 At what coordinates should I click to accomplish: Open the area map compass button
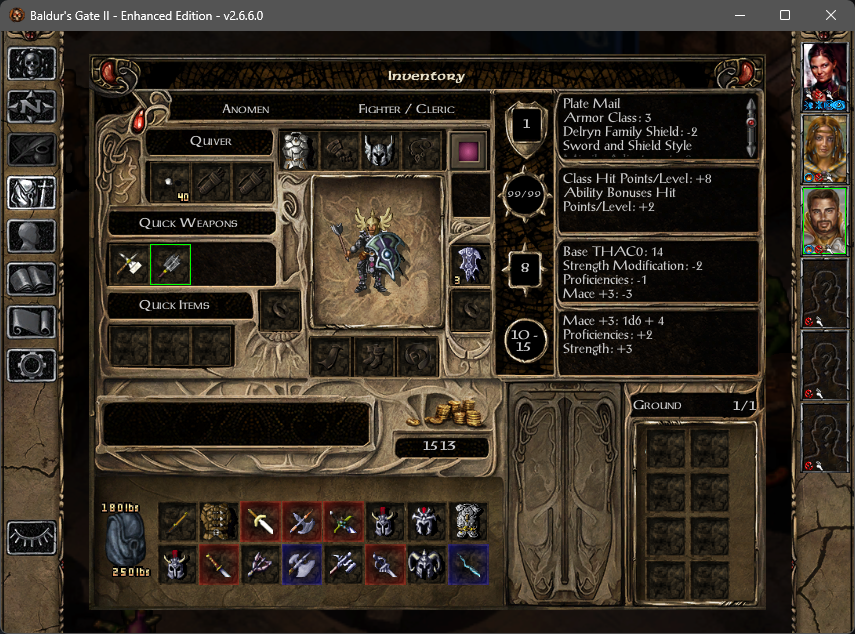[31, 106]
